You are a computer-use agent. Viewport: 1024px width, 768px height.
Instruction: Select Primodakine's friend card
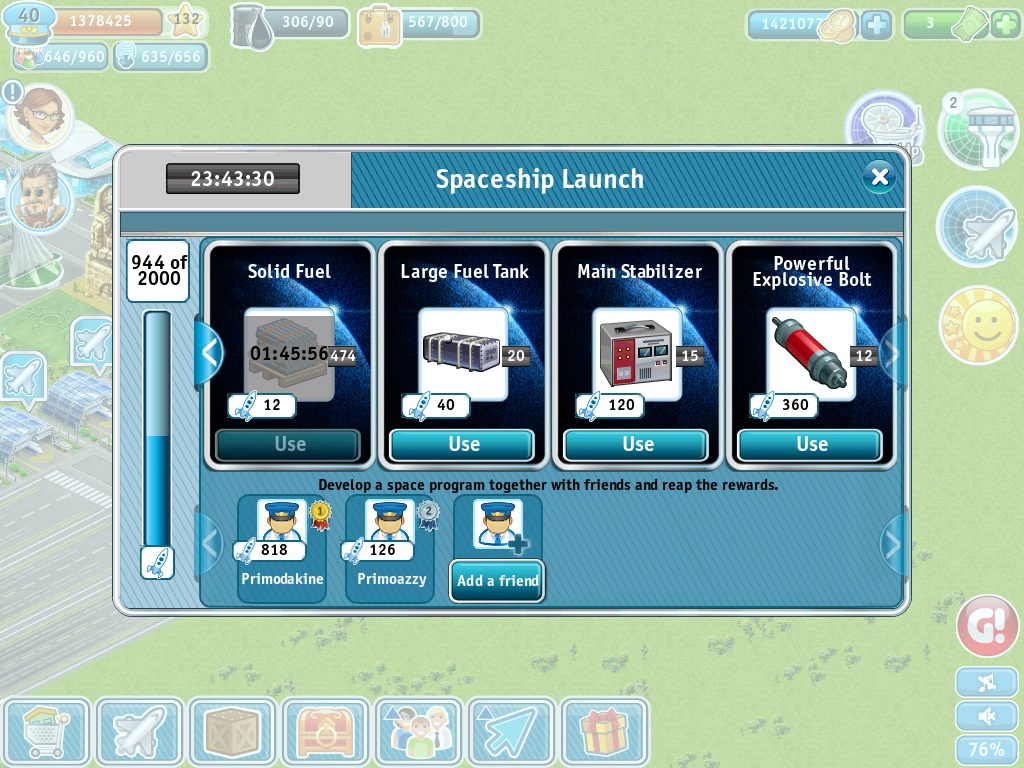coord(281,549)
